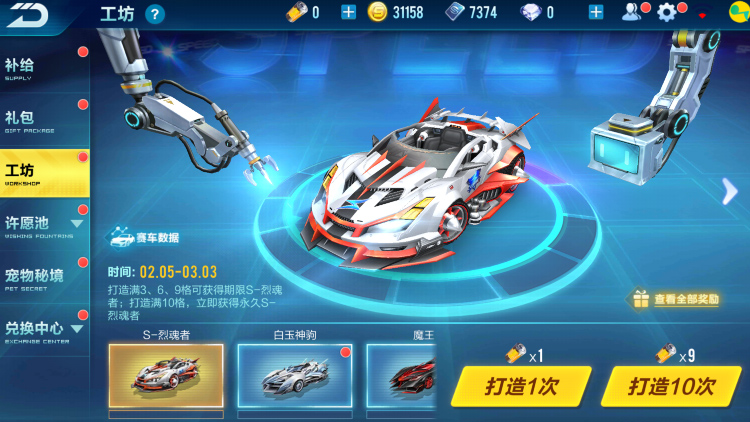View all rewards via 查看全部奖励
This screenshot has height=422, width=750.
pyautogui.click(x=675, y=298)
